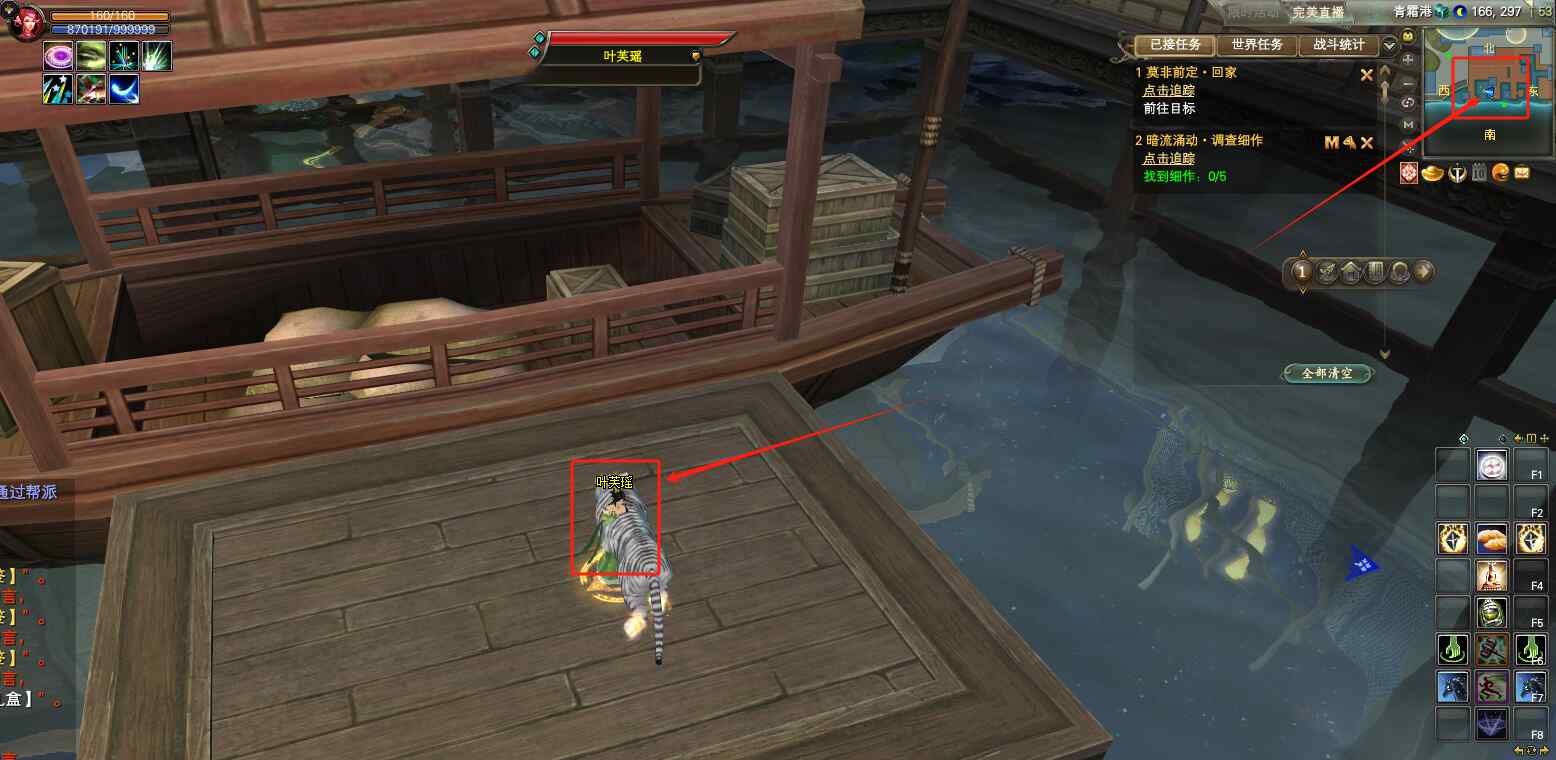Viewport: 1556px width, 760px height.
Task: Activate the red running figure skill
Action: [1491, 686]
